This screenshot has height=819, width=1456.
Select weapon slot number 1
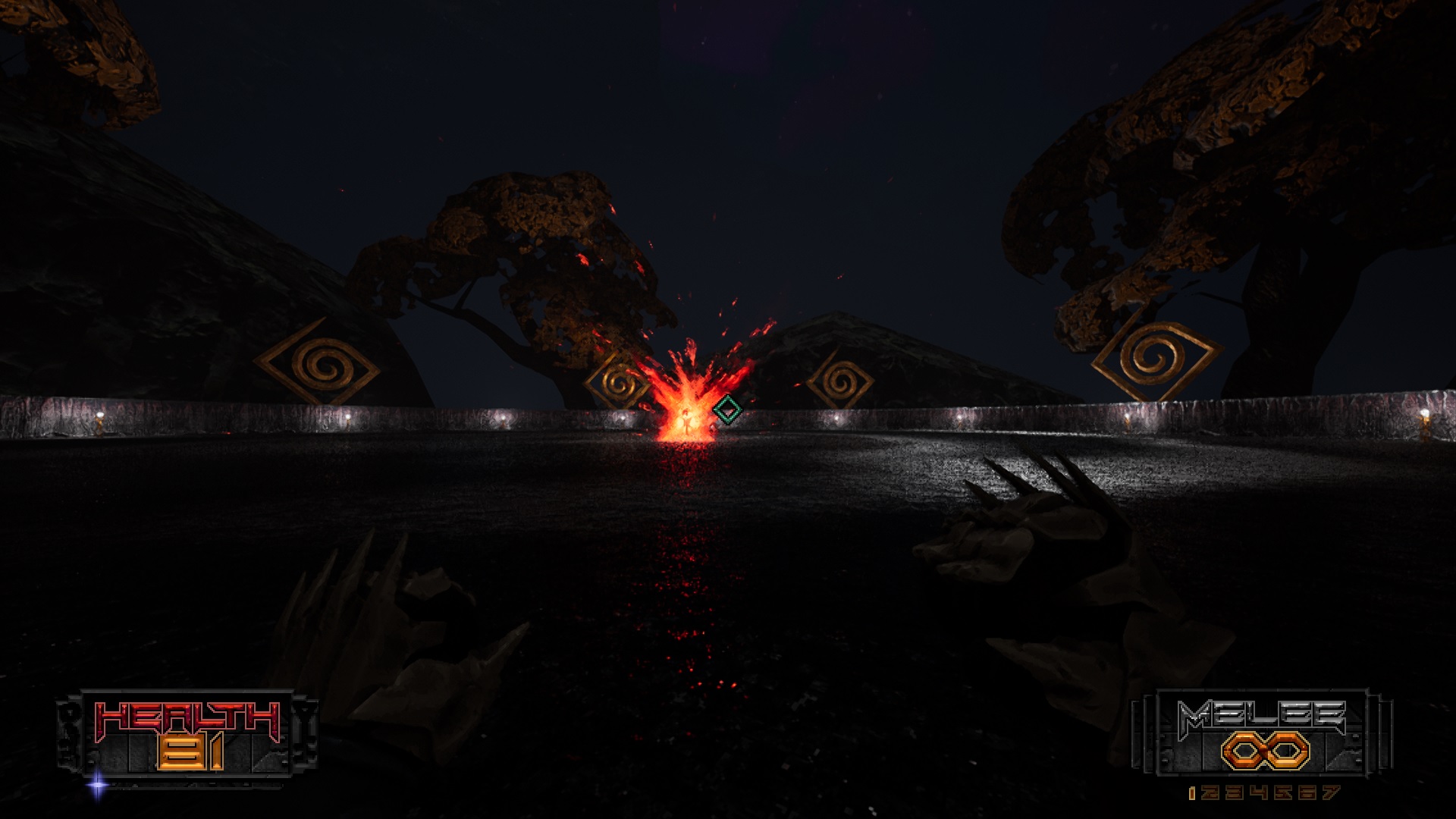coord(1193,793)
